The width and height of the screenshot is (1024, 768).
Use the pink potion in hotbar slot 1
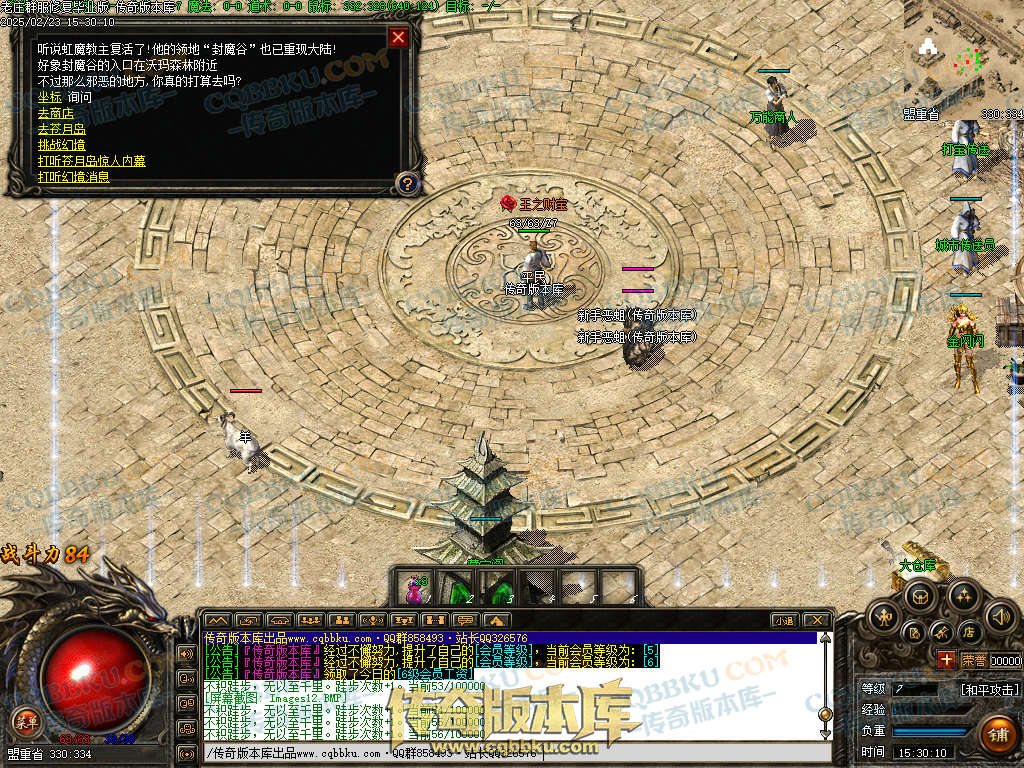click(x=412, y=588)
